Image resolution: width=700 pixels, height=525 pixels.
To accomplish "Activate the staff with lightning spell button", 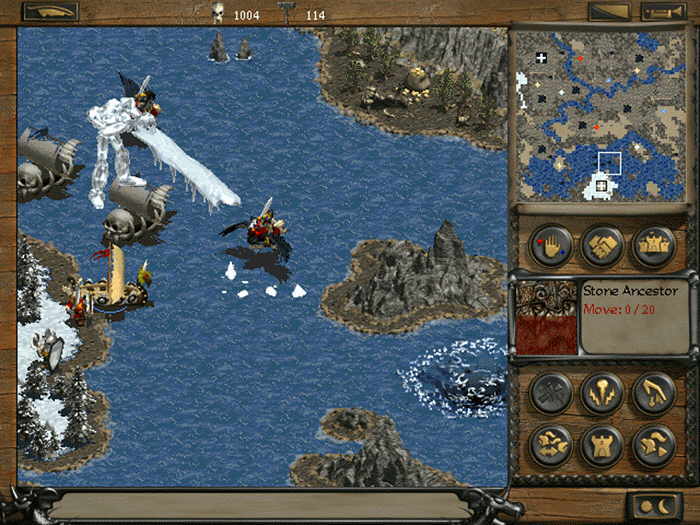I will [602, 393].
